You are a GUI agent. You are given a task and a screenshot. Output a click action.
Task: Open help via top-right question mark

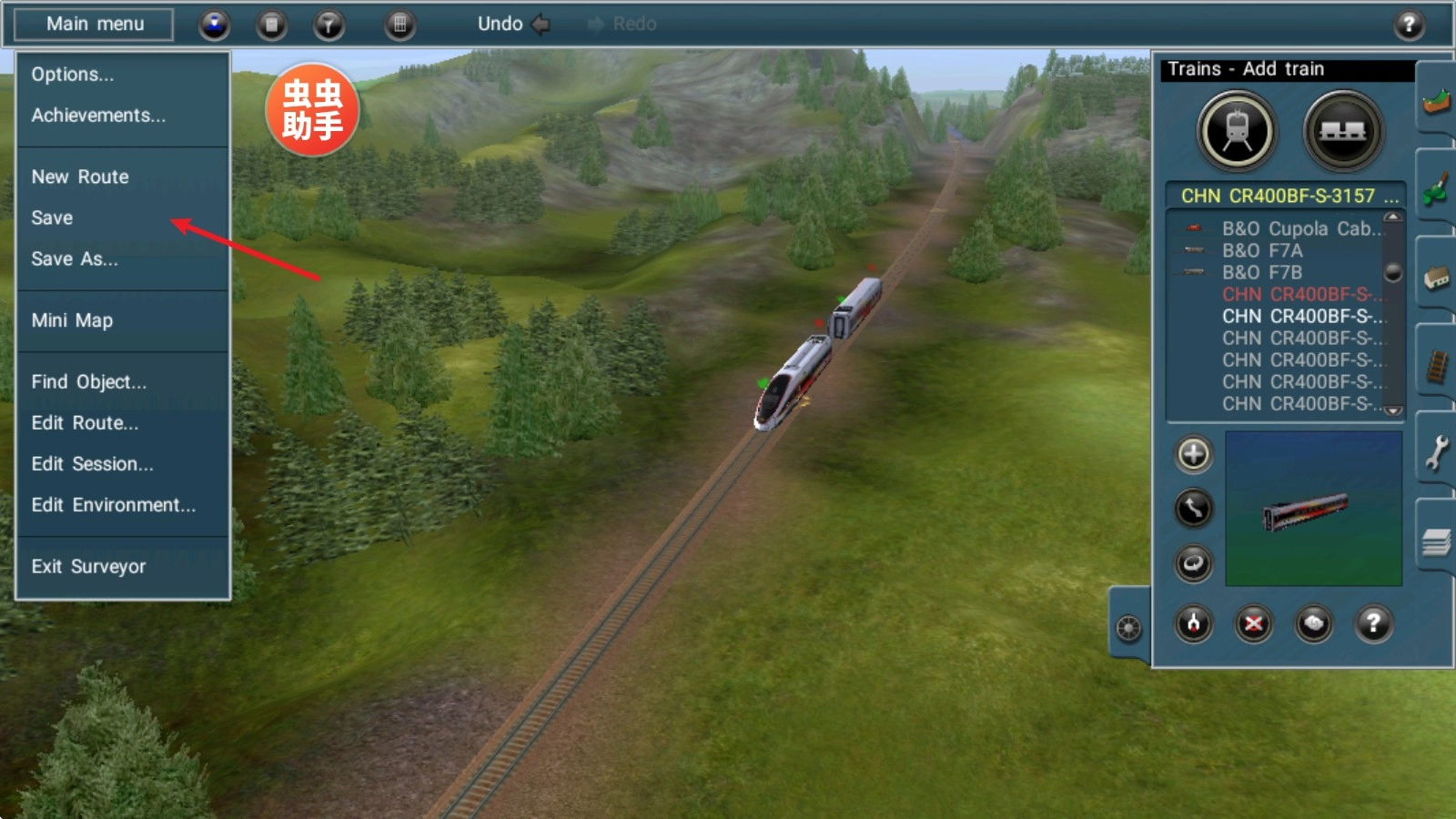coord(1409,25)
